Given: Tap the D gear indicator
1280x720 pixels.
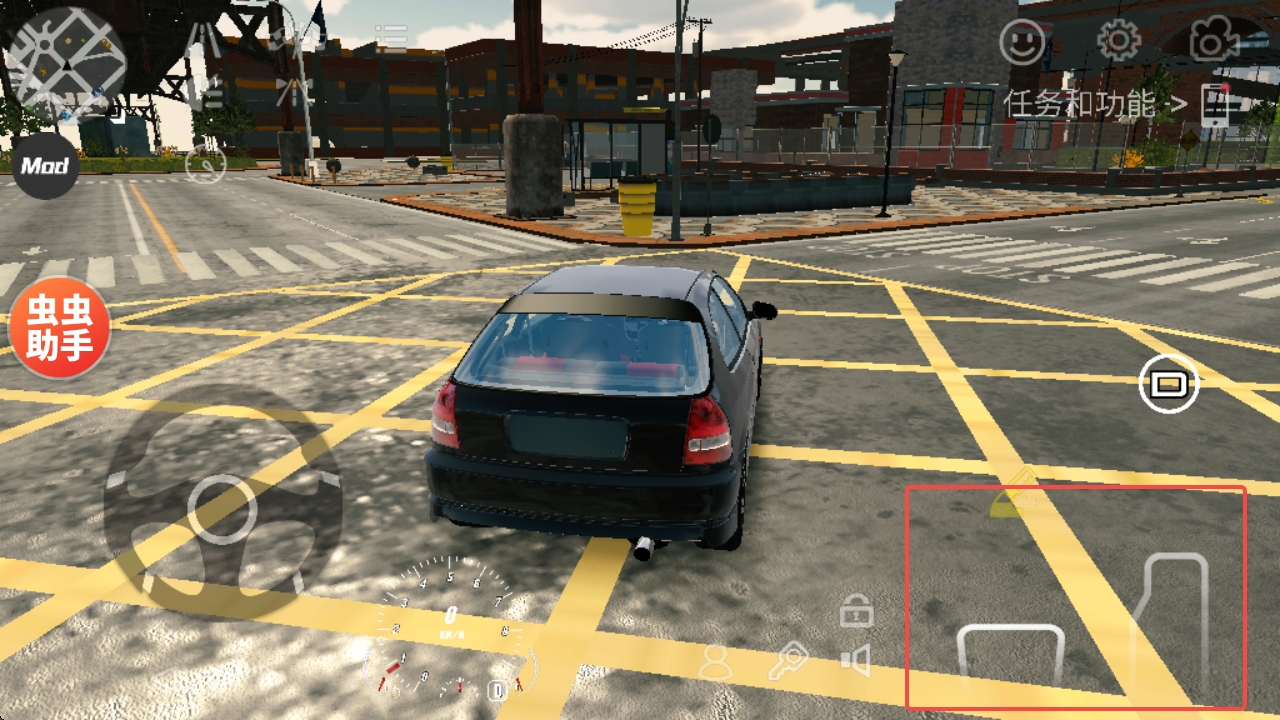Looking at the screenshot, I should [x=496, y=689].
